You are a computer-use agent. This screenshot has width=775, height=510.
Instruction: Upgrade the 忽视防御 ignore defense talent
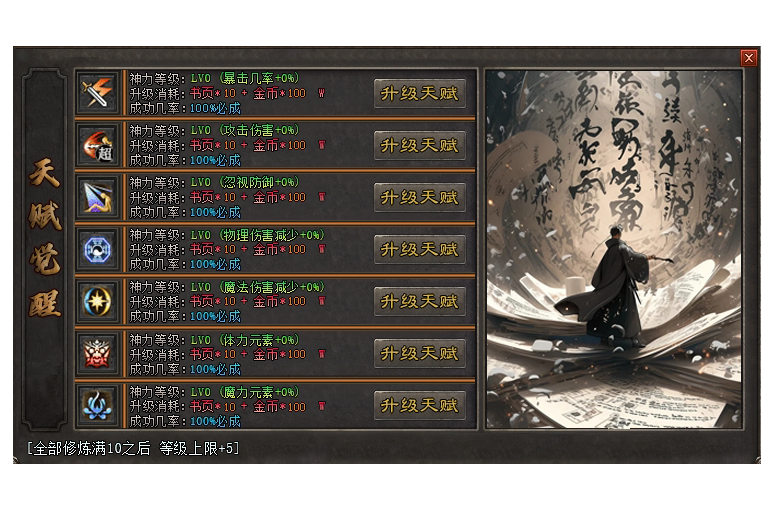click(x=420, y=198)
